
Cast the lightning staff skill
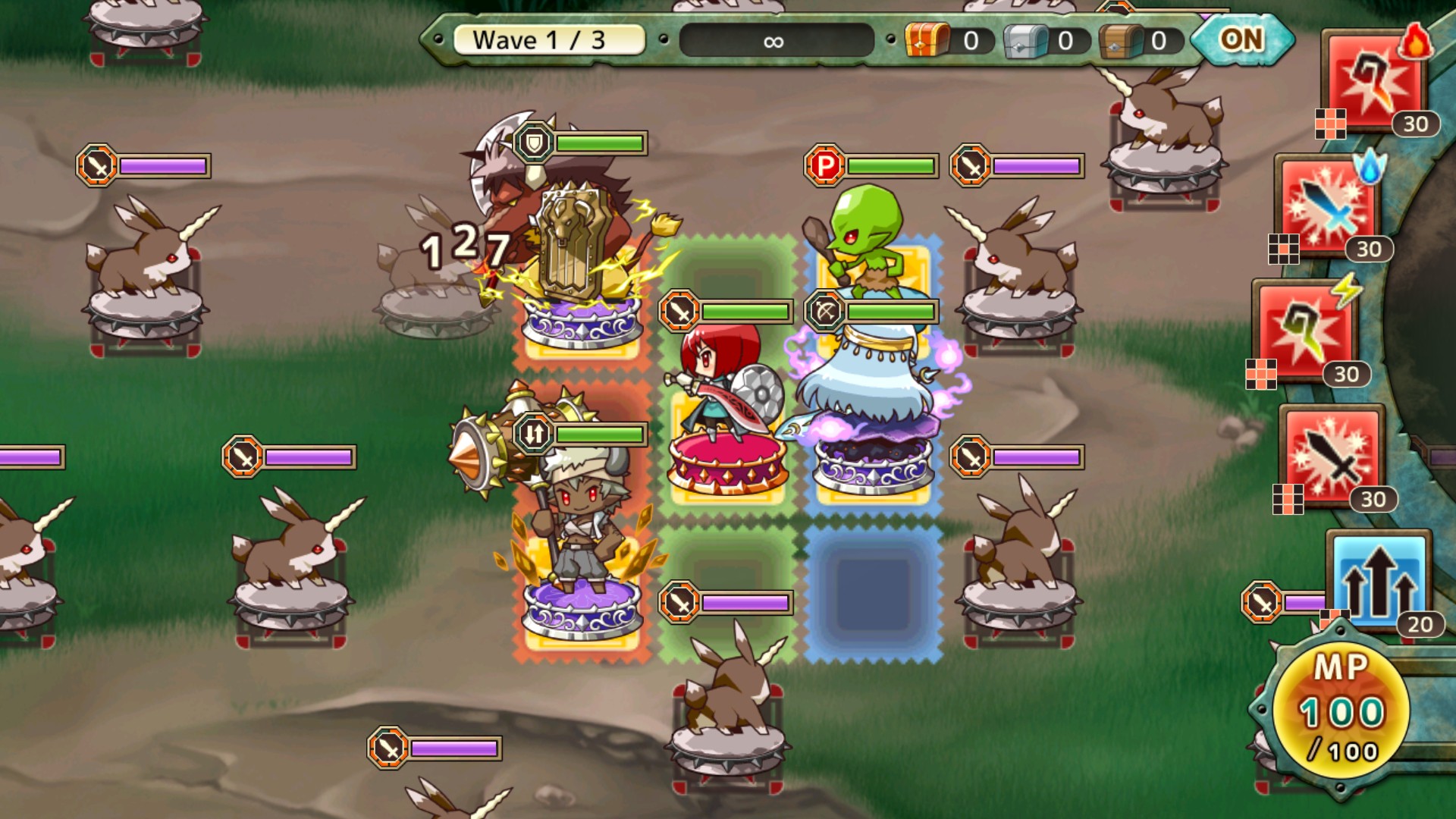point(1306,331)
